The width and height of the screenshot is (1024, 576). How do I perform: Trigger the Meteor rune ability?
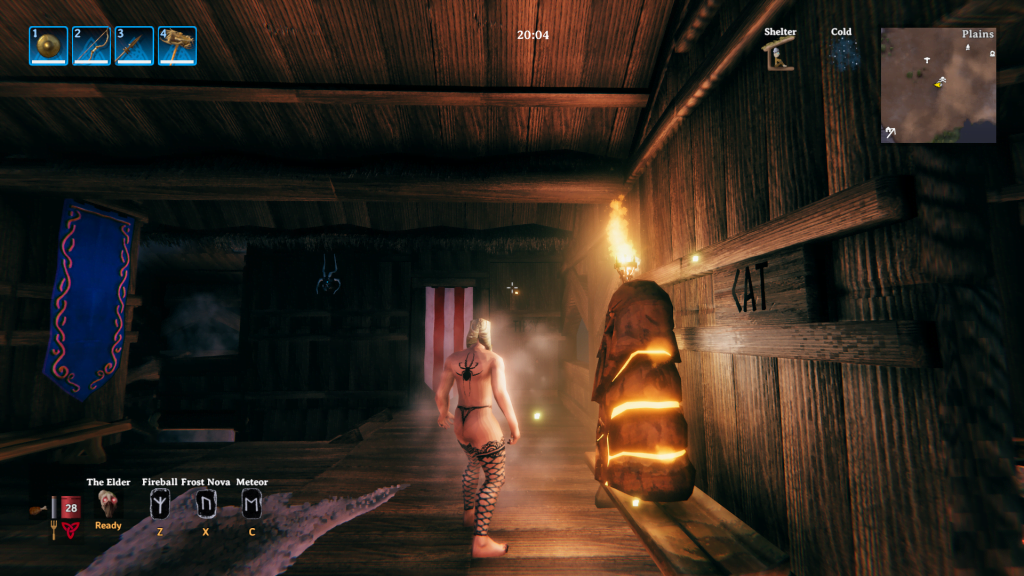click(252, 505)
